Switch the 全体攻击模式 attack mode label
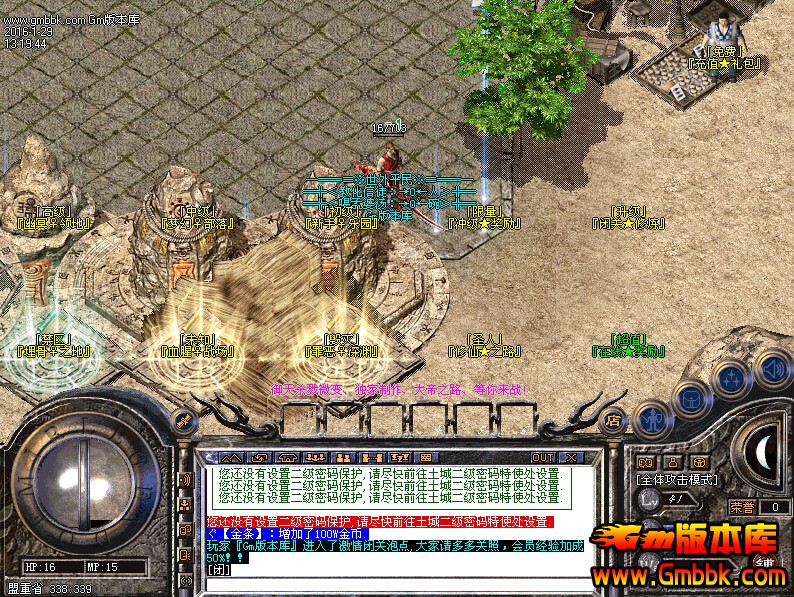 click(x=678, y=480)
